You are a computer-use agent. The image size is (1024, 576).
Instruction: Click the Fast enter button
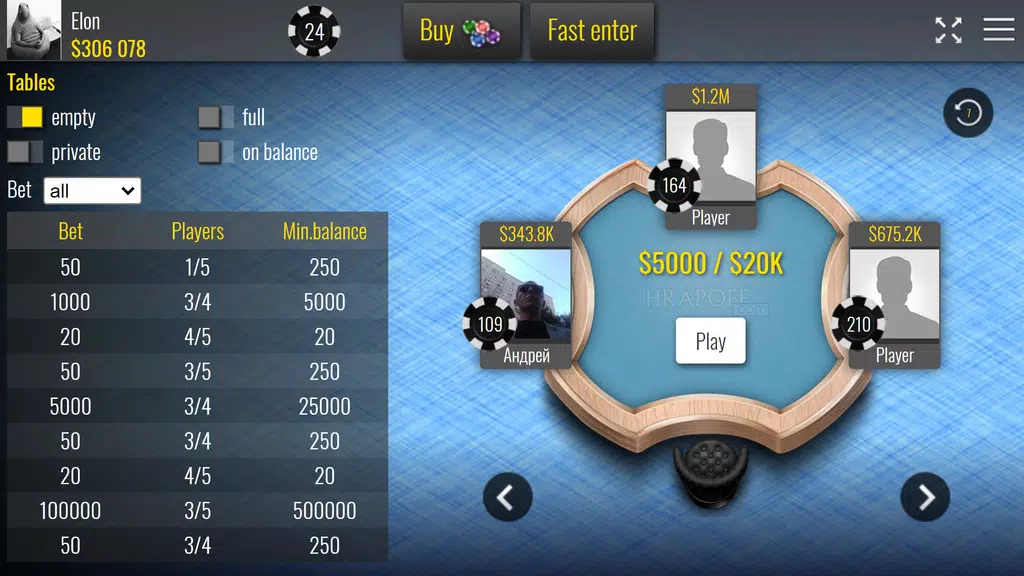click(591, 31)
